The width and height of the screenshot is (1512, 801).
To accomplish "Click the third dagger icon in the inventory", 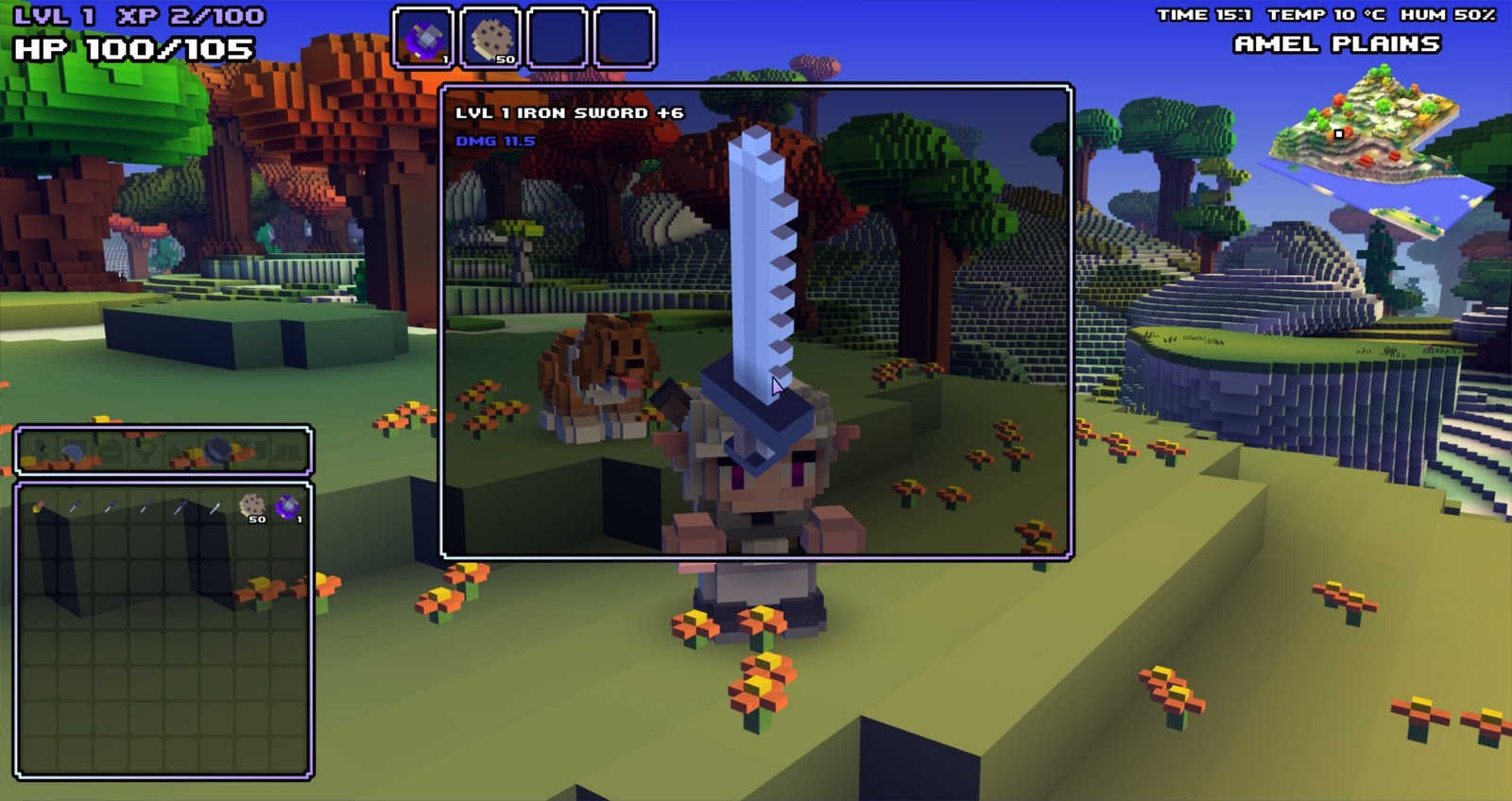I will tap(147, 507).
